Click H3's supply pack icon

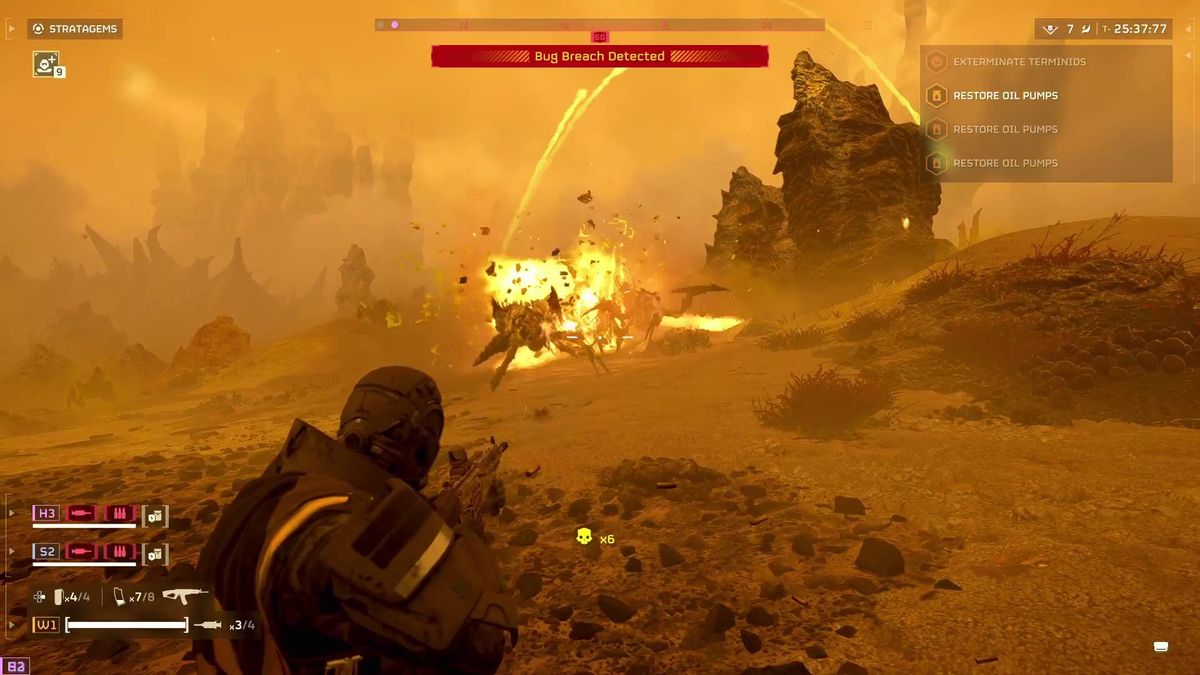pos(155,515)
